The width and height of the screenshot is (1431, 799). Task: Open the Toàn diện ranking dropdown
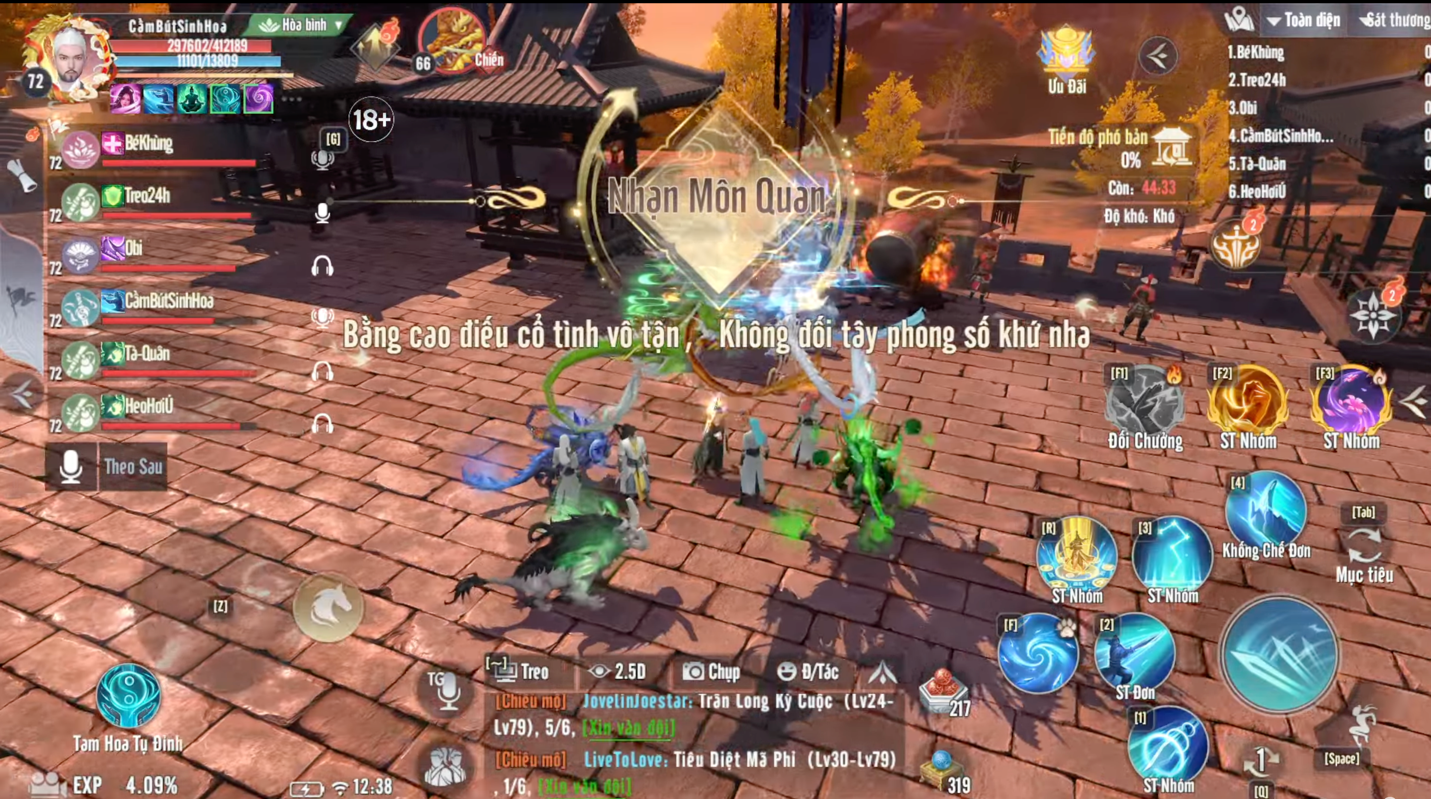pos(1303,20)
